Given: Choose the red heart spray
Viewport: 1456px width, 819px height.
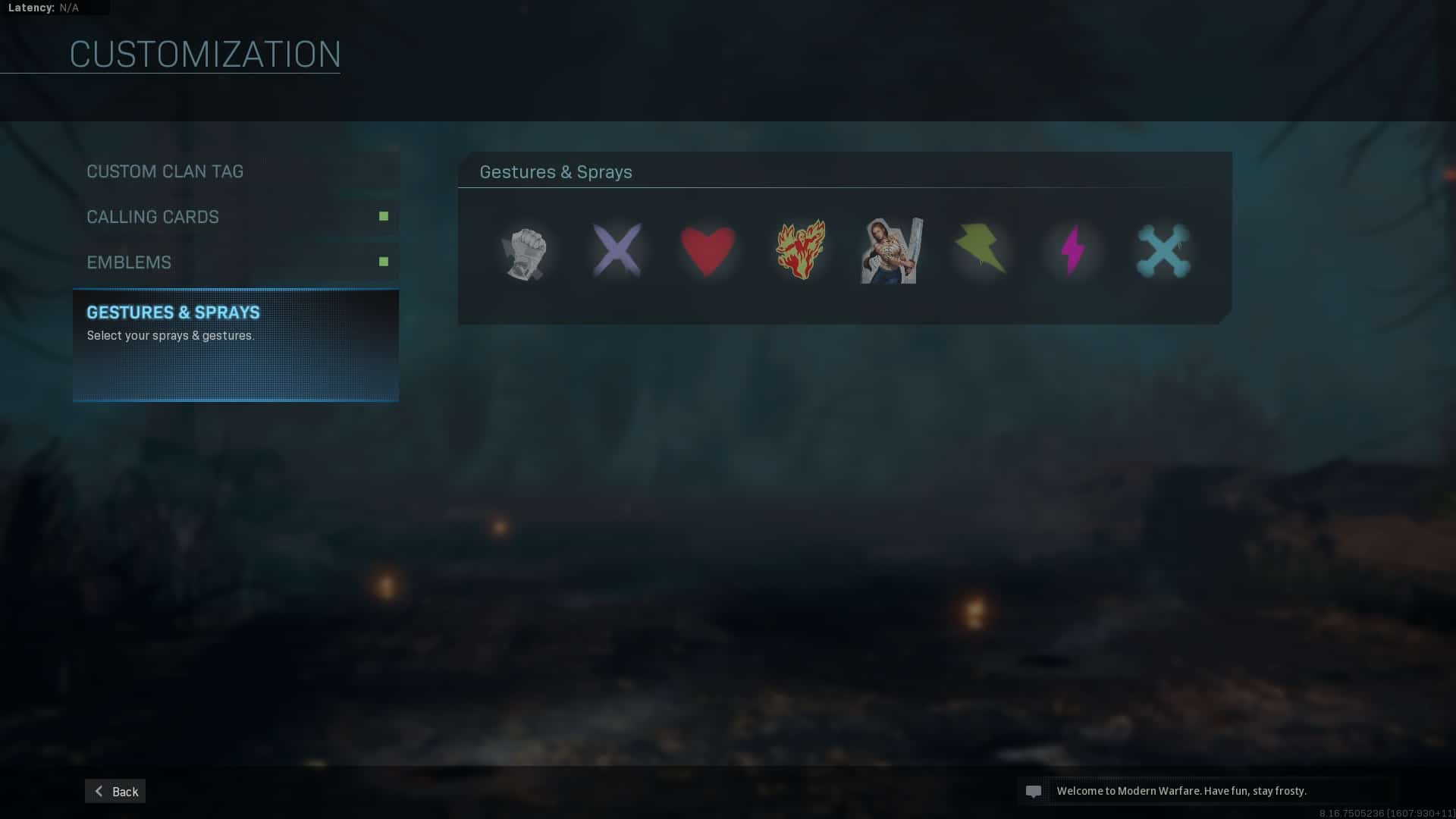Looking at the screenshot, I should [x=708, y=250].
